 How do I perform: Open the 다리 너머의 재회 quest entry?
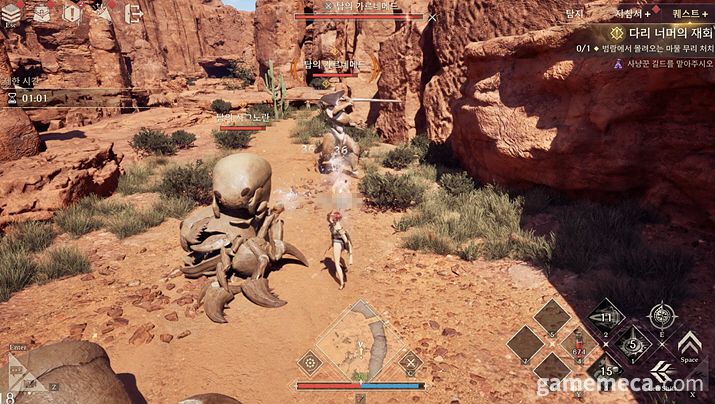tap(655, 31)
